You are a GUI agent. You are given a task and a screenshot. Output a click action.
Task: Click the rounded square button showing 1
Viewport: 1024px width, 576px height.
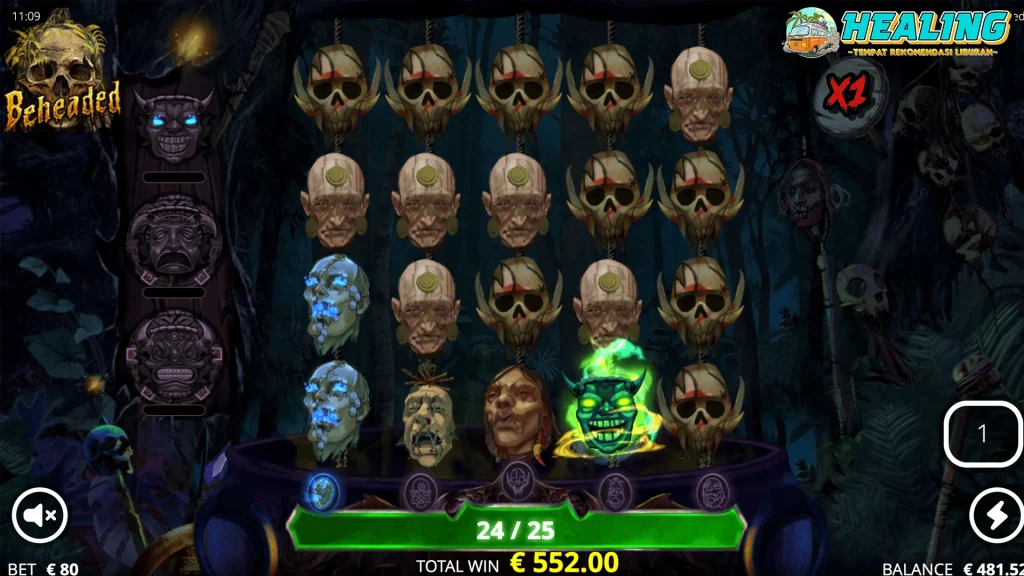click(x=982, y=433)
